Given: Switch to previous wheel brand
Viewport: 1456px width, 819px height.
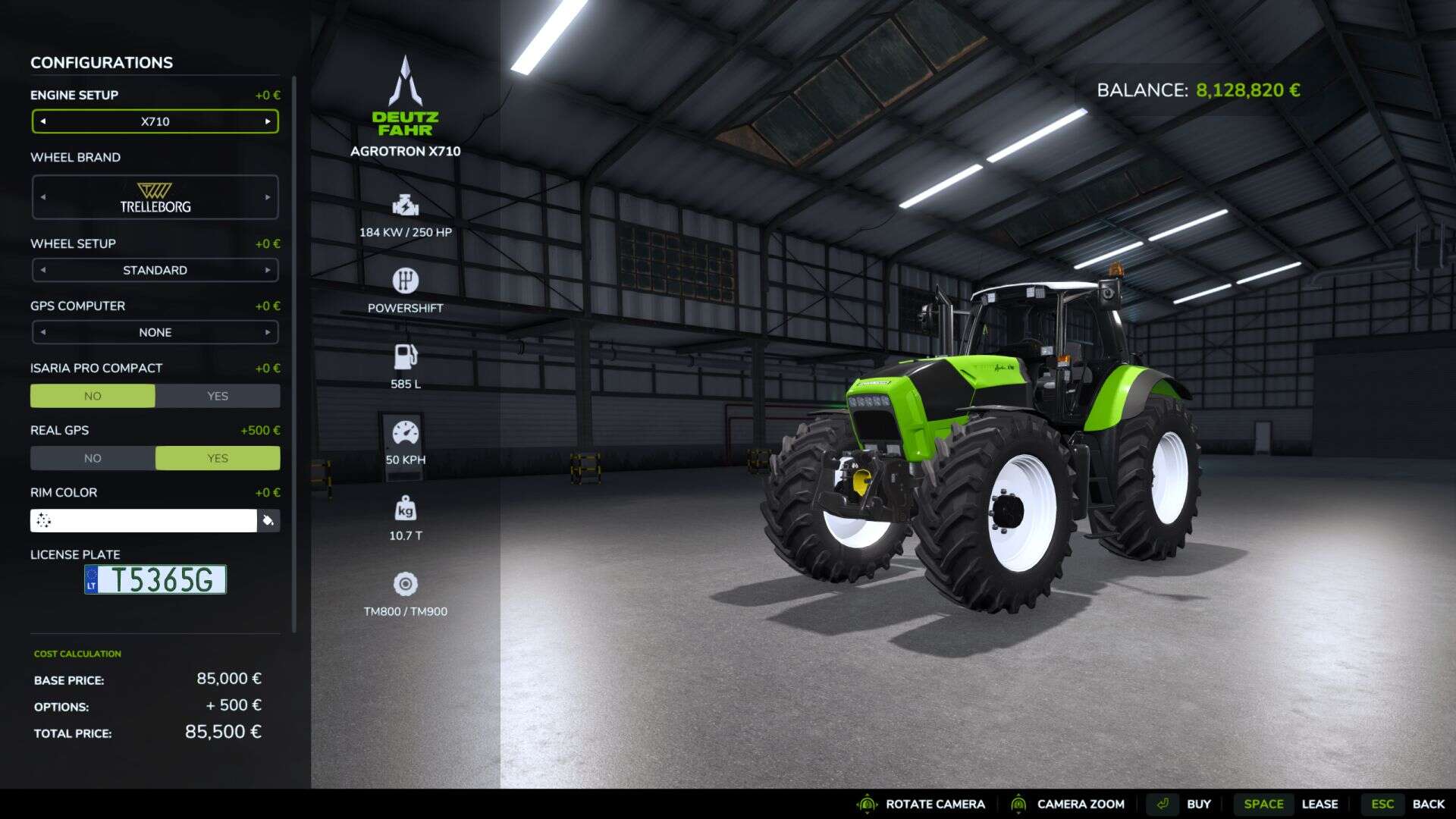Looking at the screenshot, I should coord(43,197).
